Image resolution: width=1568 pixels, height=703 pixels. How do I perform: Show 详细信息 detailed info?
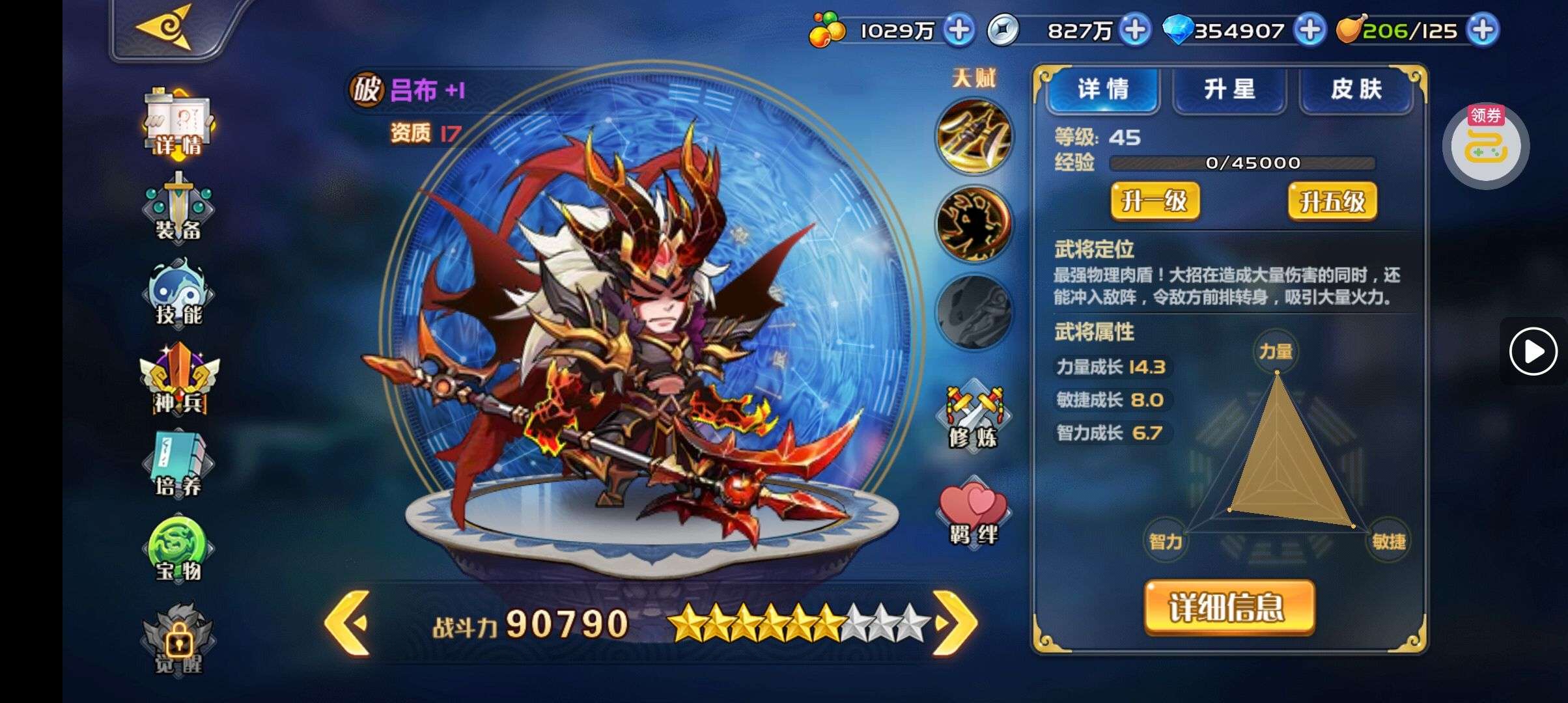1229,607
